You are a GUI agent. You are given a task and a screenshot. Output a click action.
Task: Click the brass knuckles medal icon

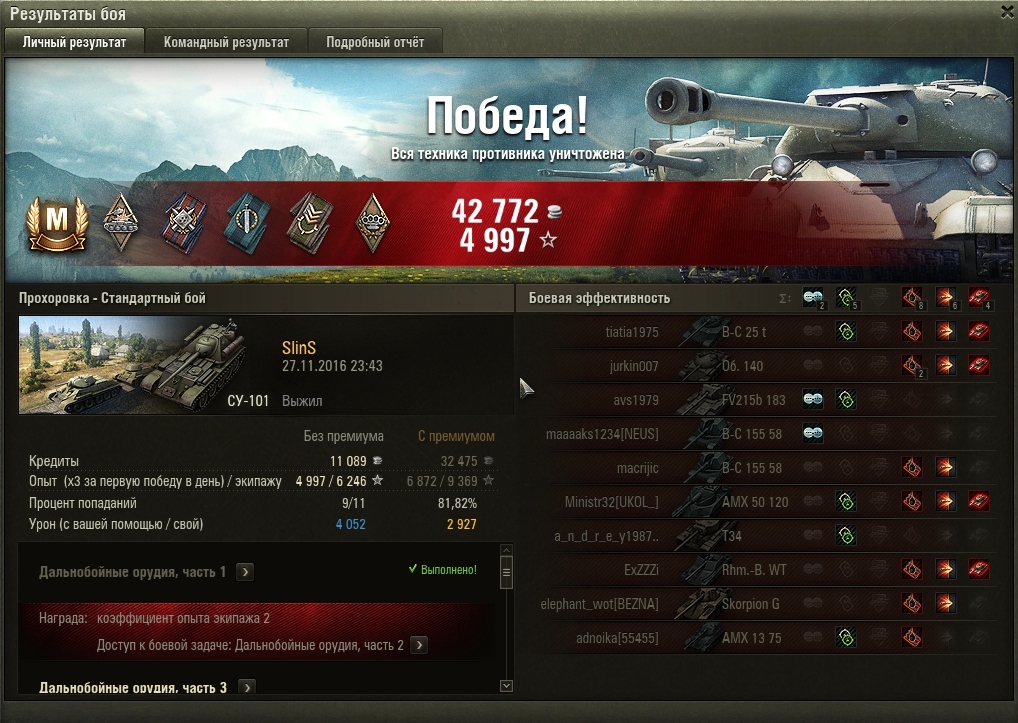click(373, 223)
